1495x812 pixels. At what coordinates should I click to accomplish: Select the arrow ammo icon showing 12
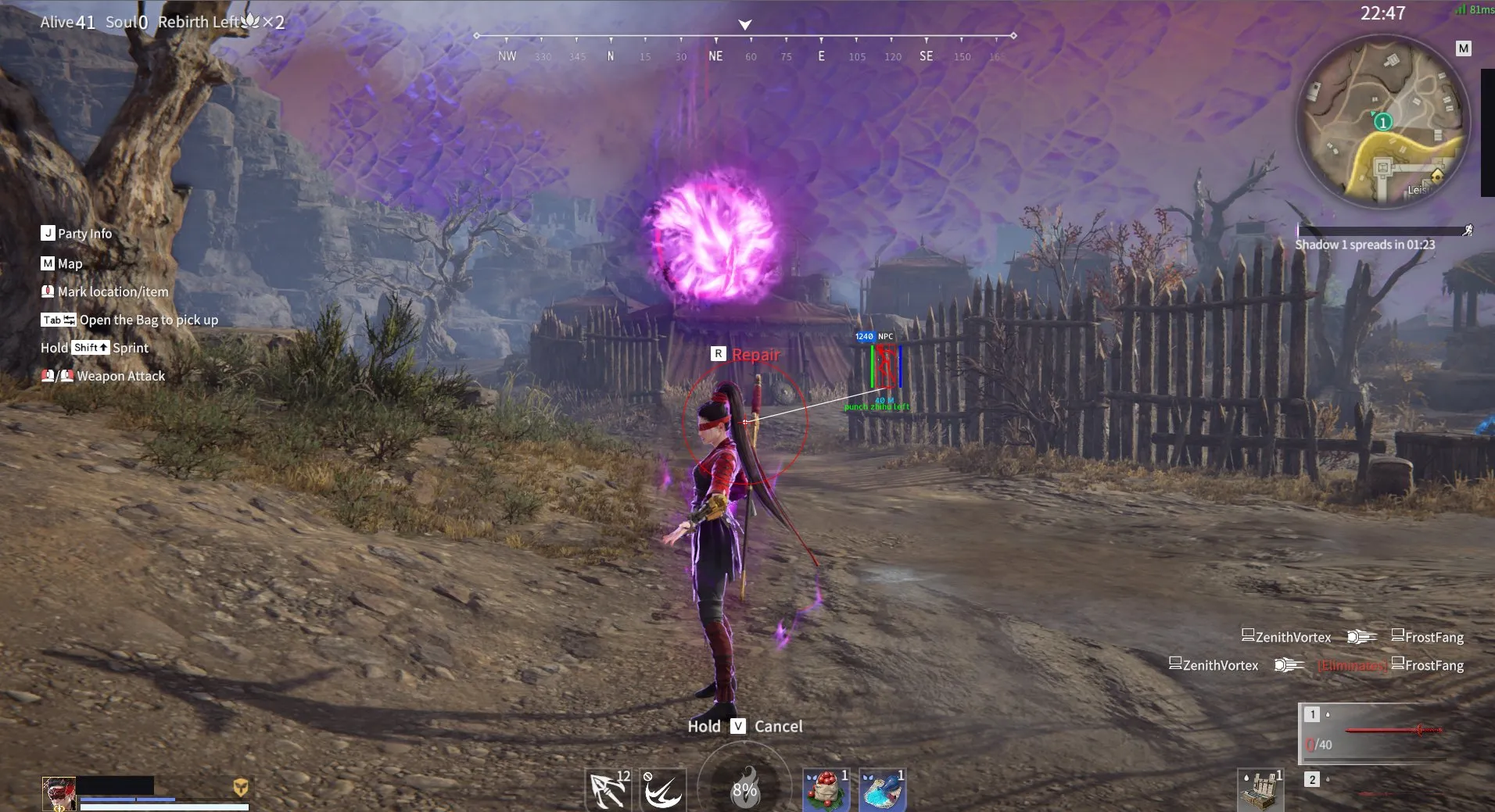click(x=608, y=789)
